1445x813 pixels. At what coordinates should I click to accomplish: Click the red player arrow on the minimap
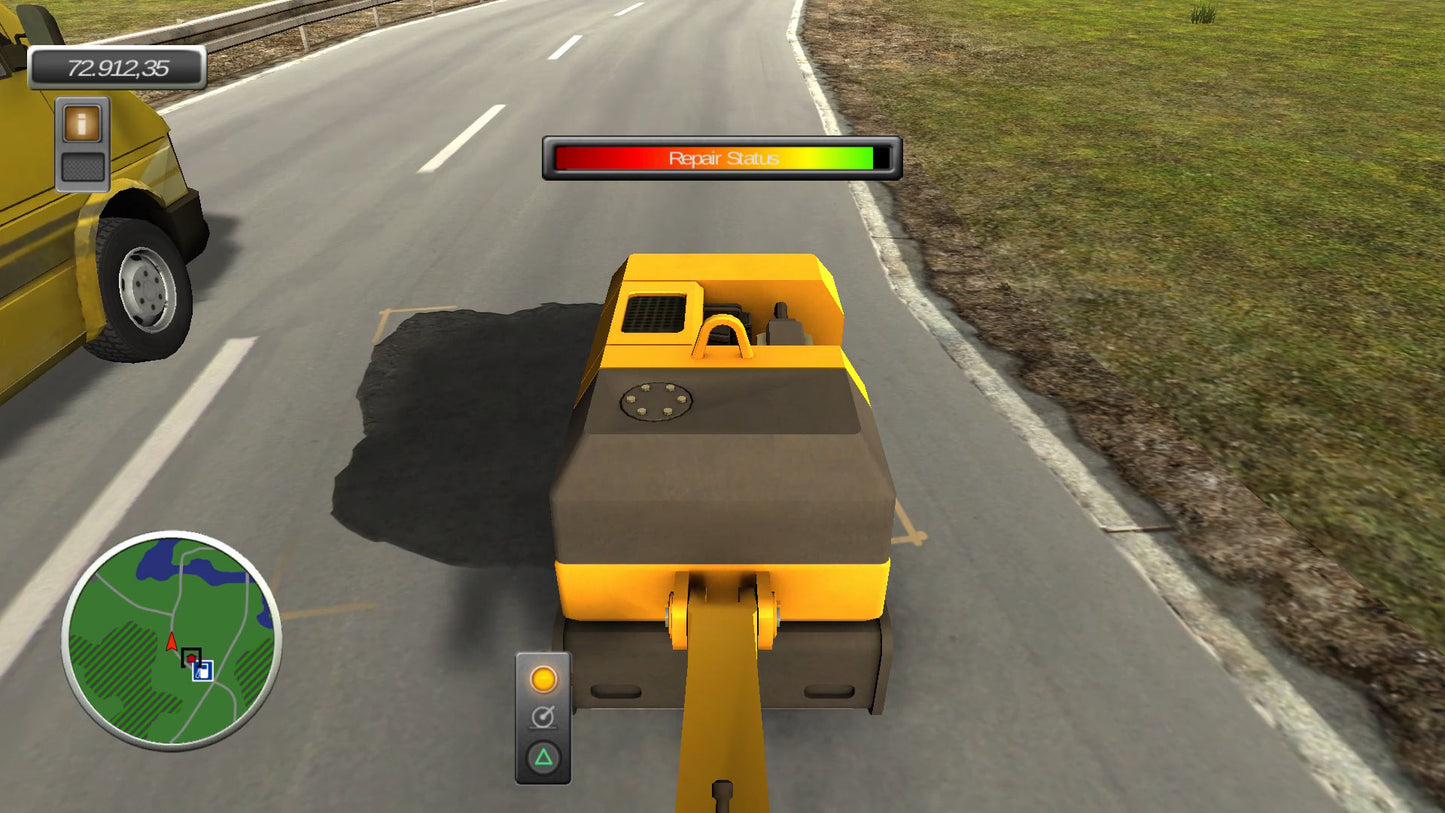[x=172, y=641]
